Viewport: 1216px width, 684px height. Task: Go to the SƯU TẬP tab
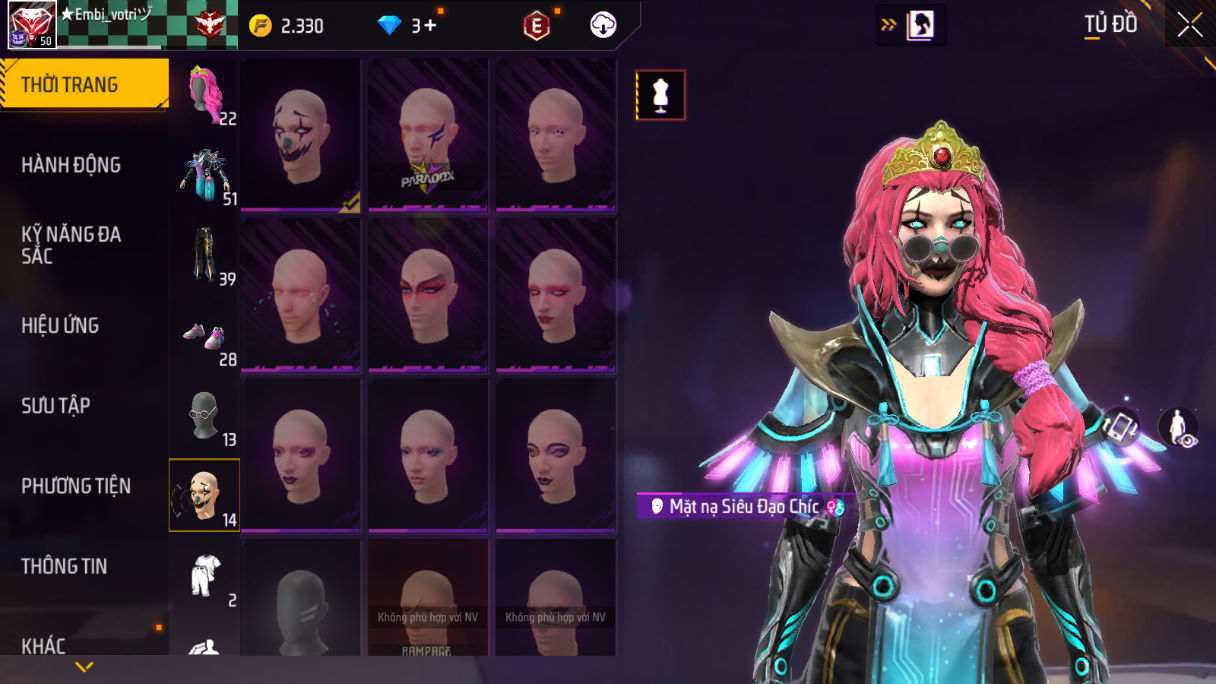point(56,405)
